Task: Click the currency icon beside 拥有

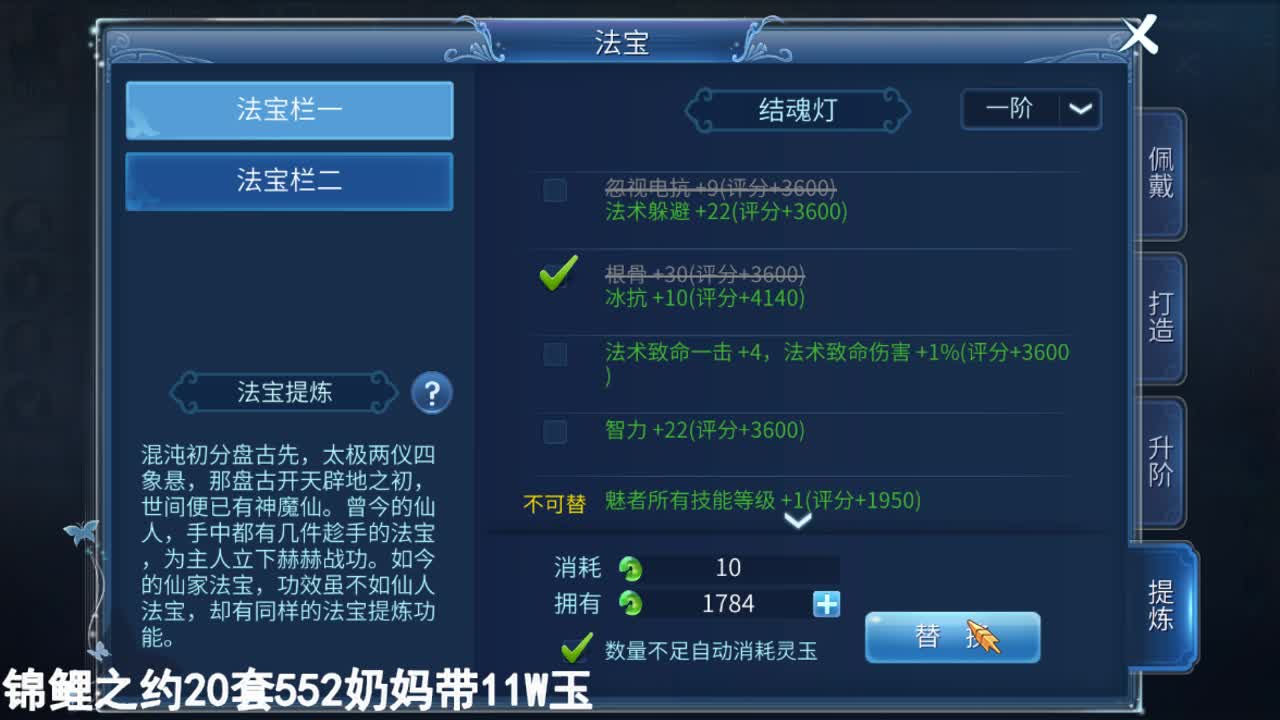Action: click(x=629, y=604)
